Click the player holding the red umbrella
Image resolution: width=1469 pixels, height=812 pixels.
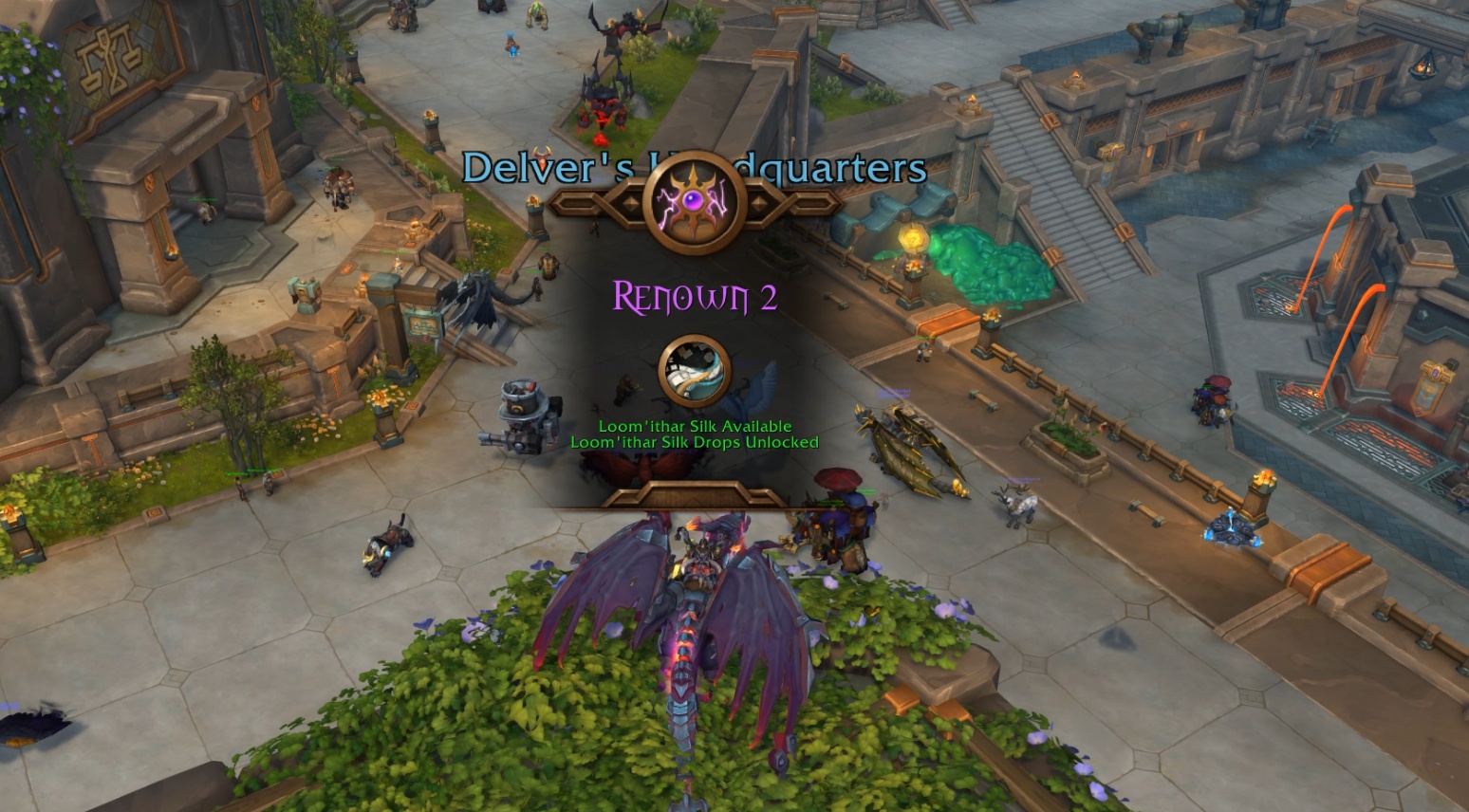click(x=839, y=484)
